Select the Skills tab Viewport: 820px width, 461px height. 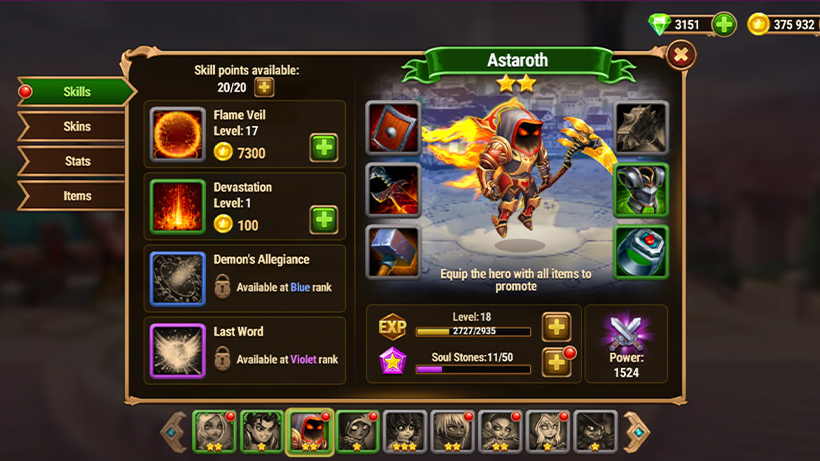click(77, 92)
